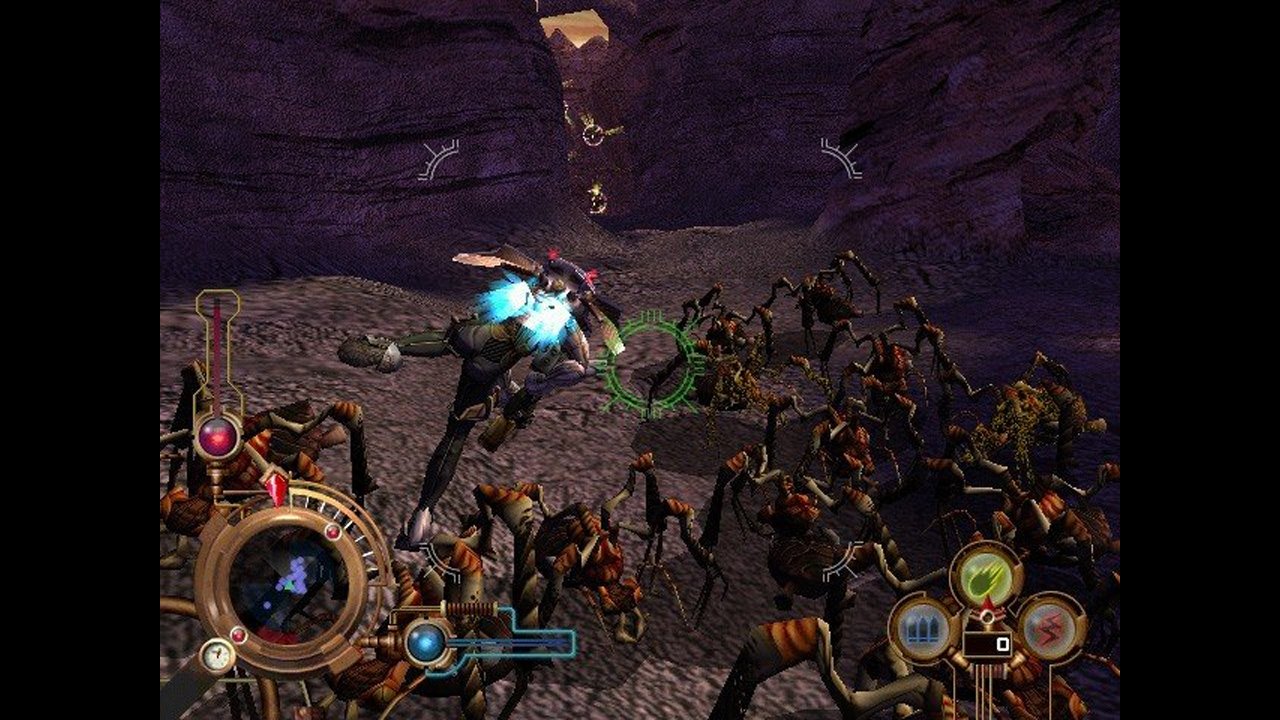Select the green comet weapon icon

[986, 574]
